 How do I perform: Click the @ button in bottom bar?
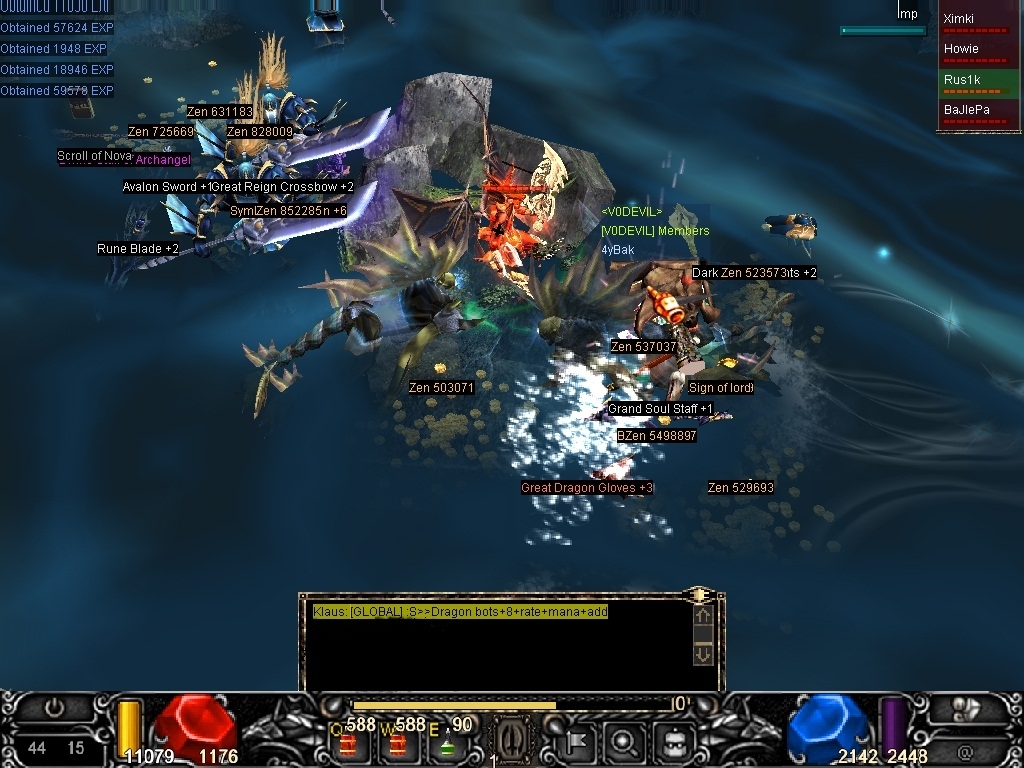[x=964, y=749]
